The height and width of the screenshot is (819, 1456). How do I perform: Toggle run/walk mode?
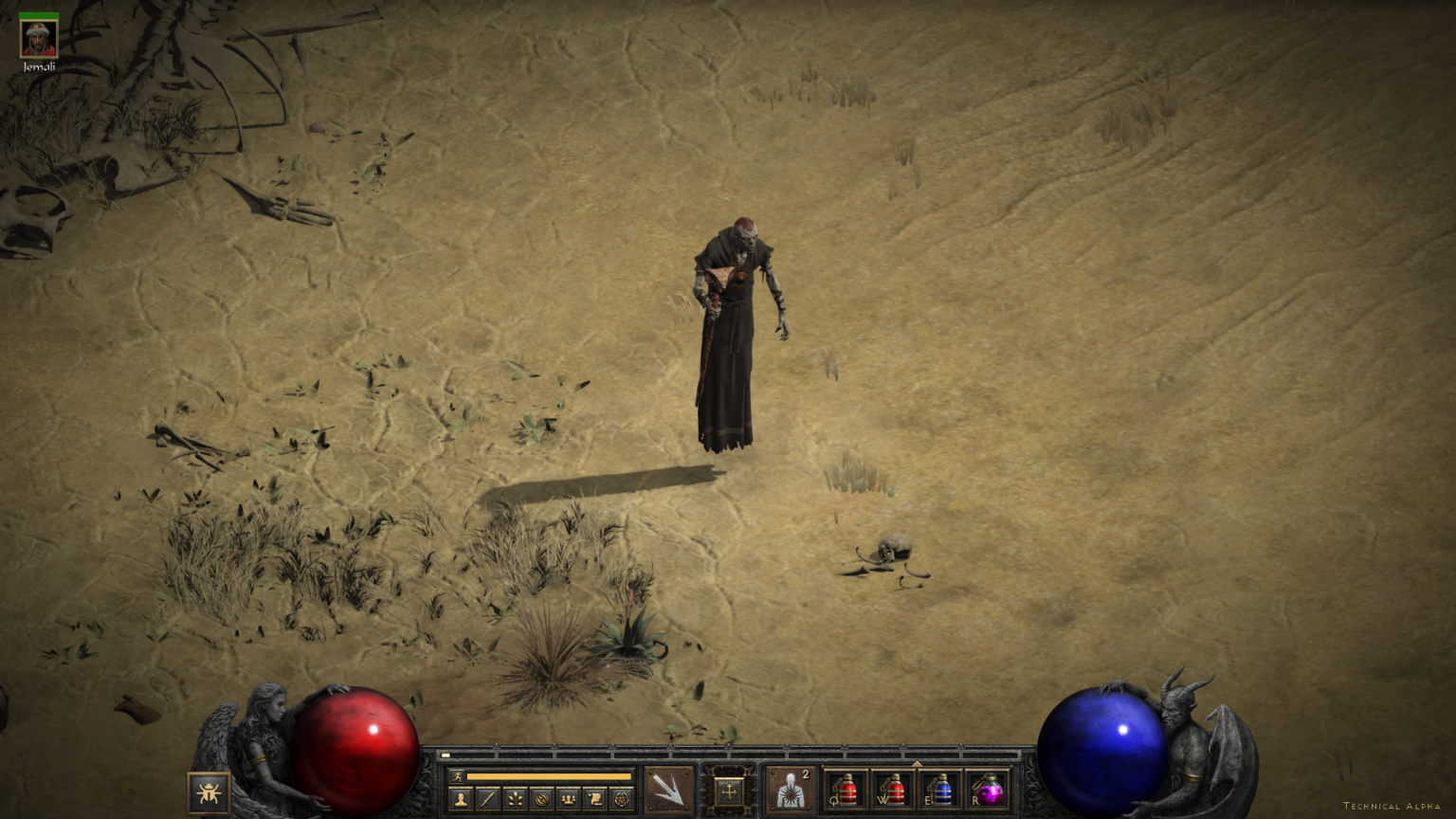point(459,777)
